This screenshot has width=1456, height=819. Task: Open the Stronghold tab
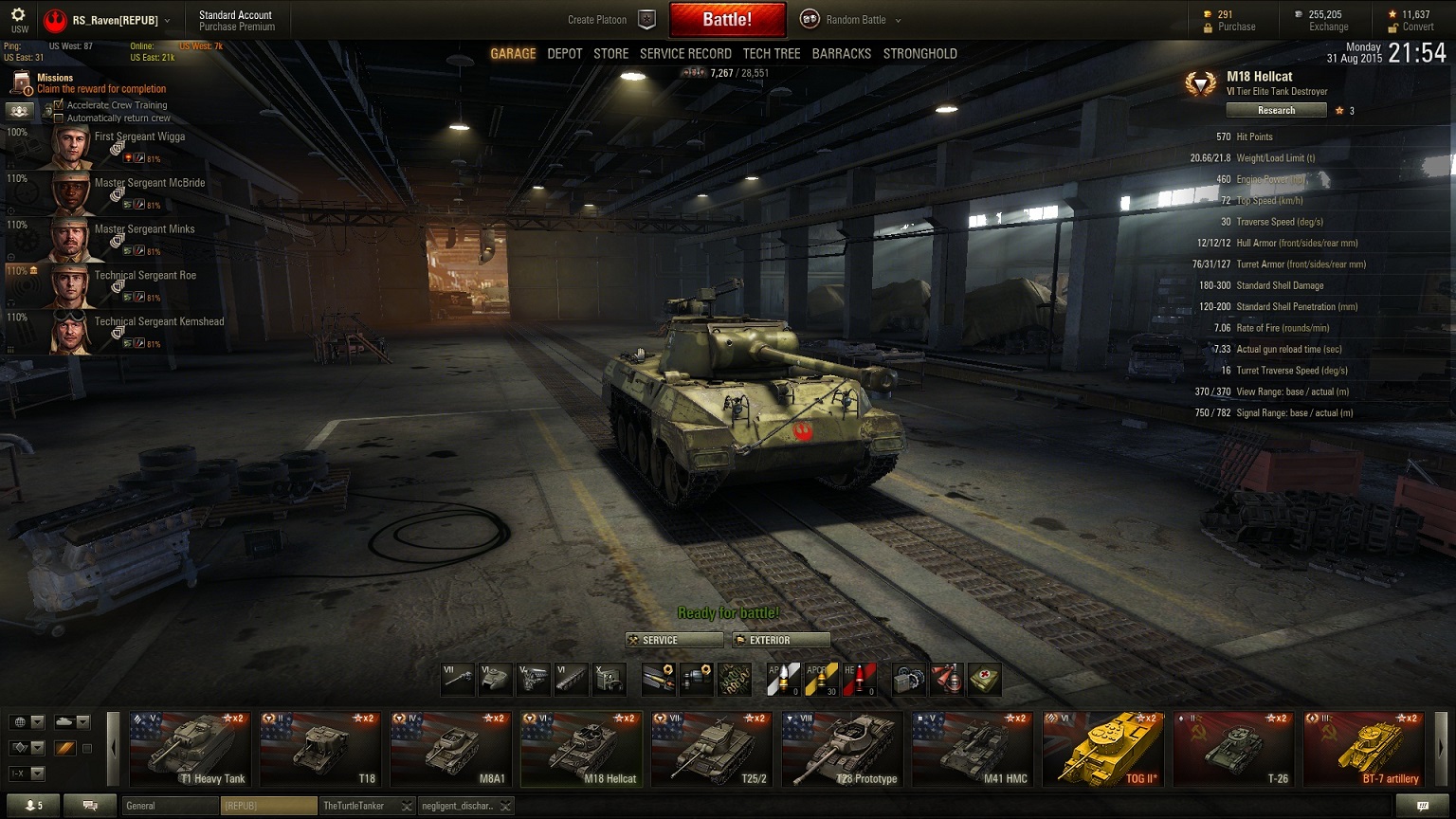pos(919,54)
